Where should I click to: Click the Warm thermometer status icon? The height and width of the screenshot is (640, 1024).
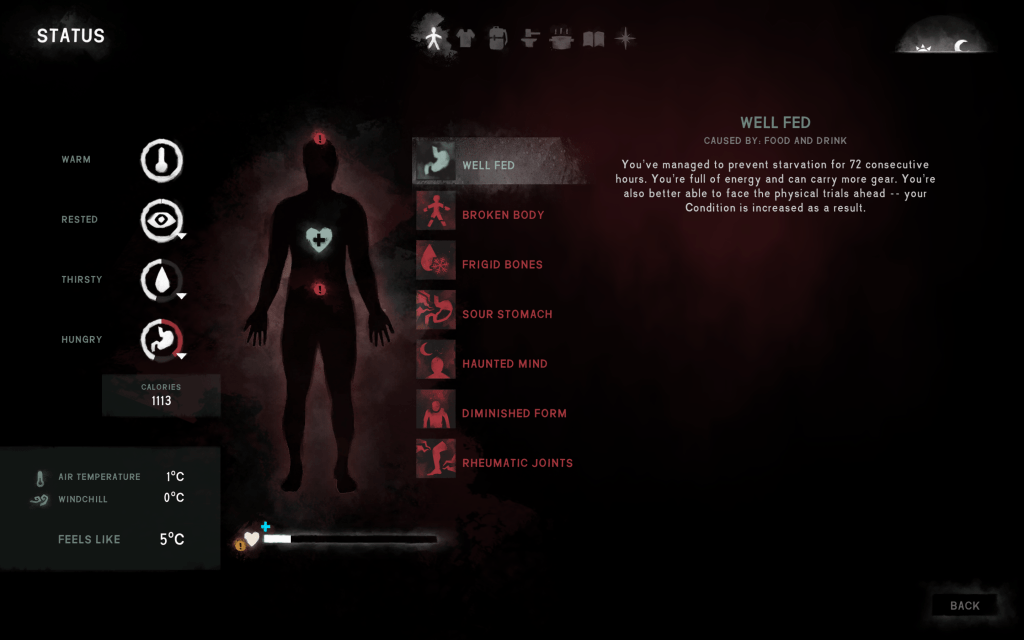point(161,160)
